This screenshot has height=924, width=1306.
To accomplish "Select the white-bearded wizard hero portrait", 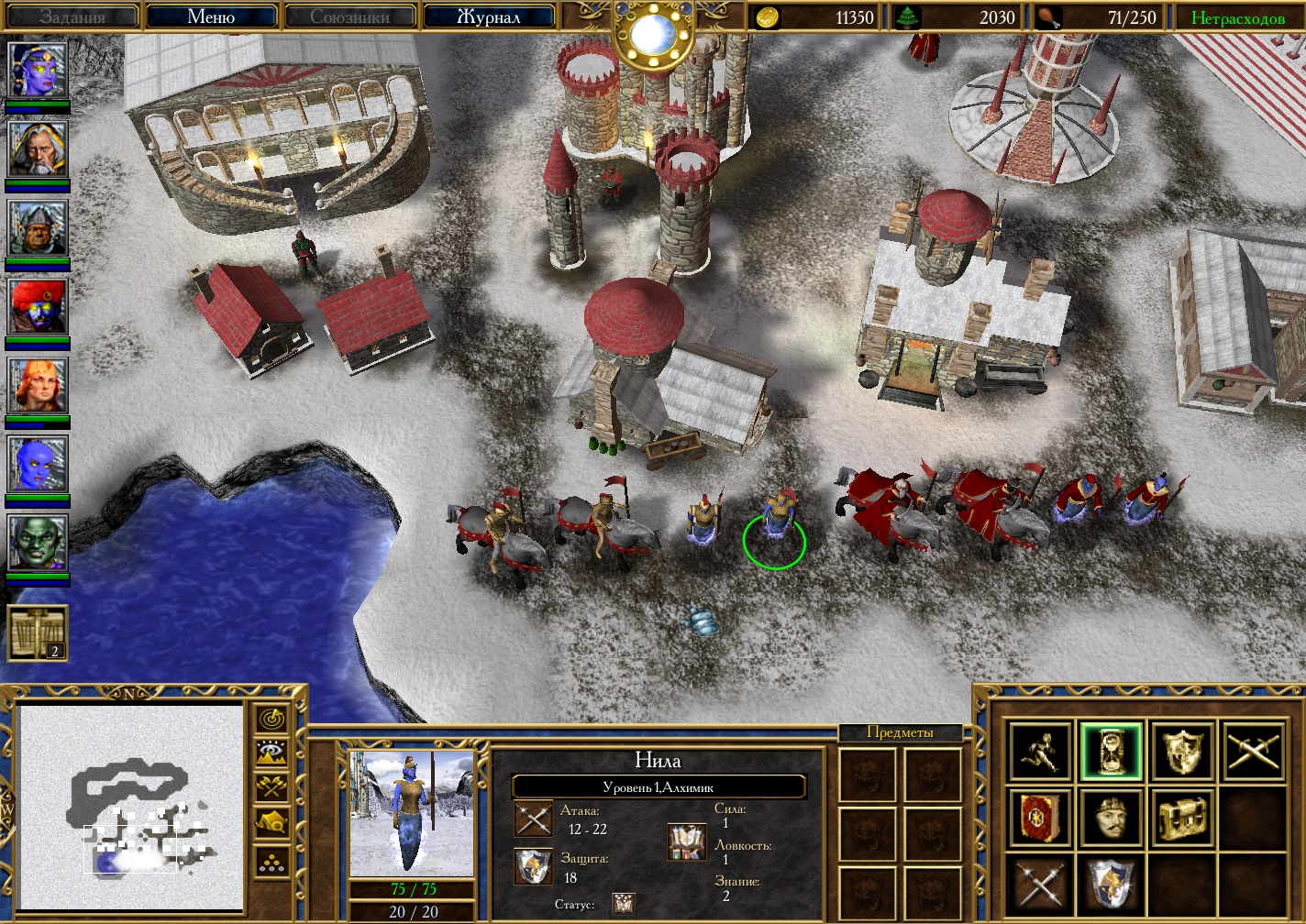I will pyautogui.click(x=38, y=148).
